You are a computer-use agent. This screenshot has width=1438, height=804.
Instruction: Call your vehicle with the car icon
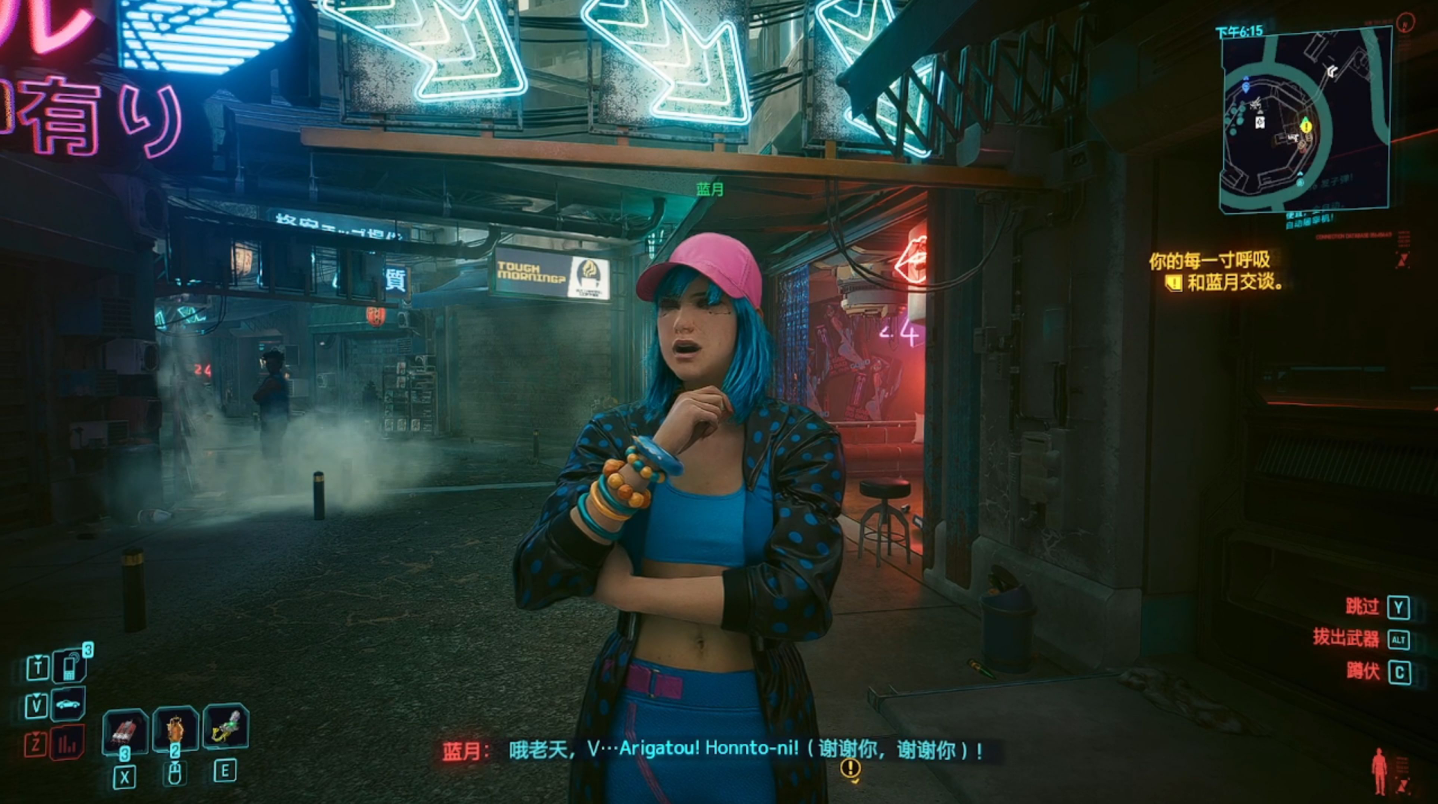pos(68,704)
